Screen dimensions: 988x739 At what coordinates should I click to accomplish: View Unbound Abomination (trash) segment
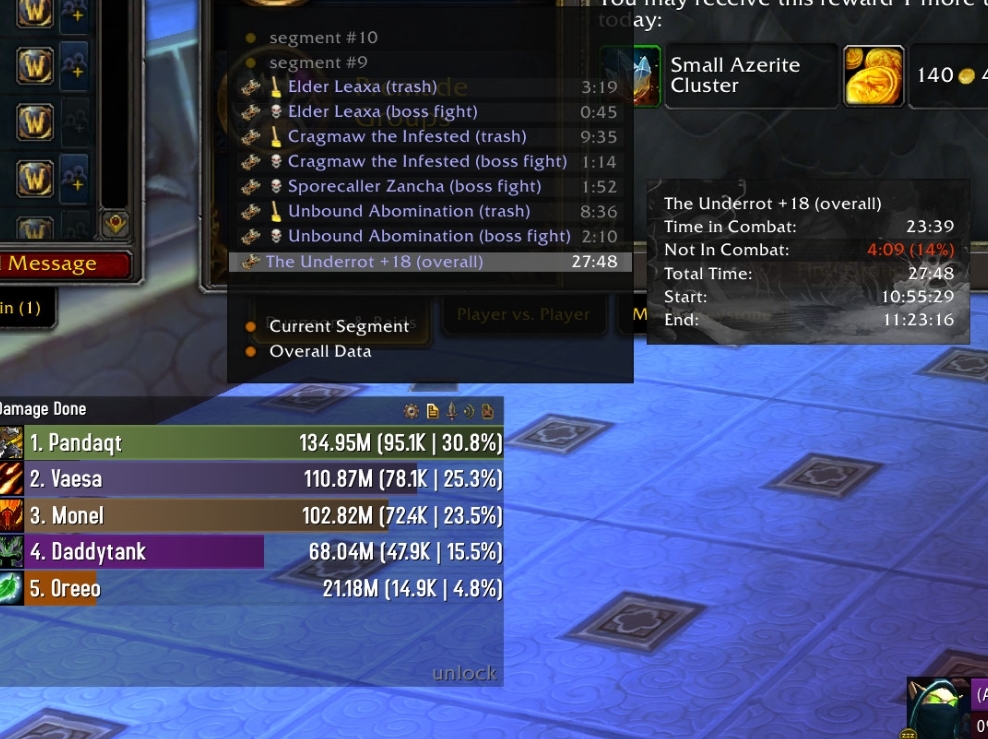[408, 212]
